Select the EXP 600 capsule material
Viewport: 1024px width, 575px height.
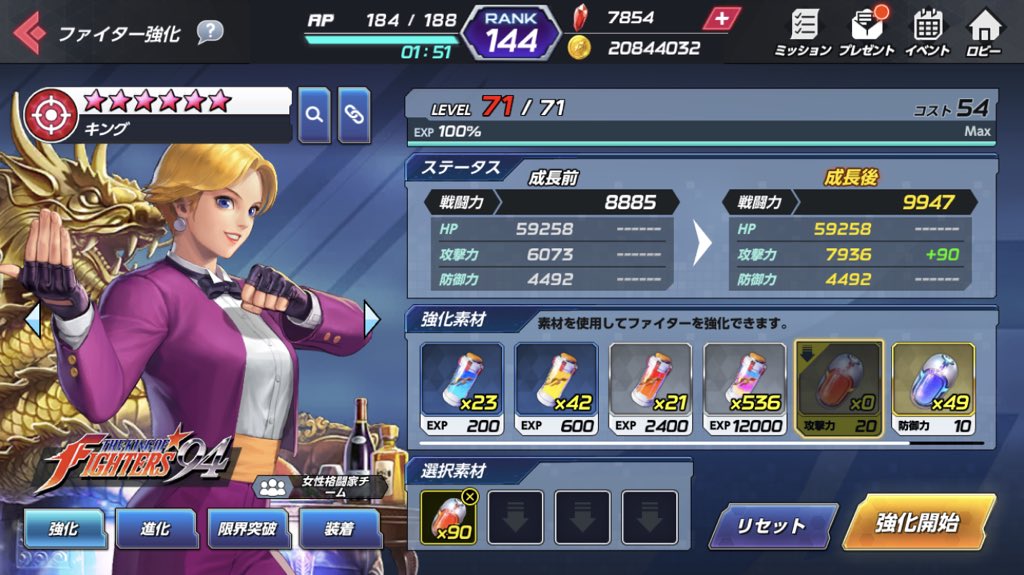tap(556, 388)
